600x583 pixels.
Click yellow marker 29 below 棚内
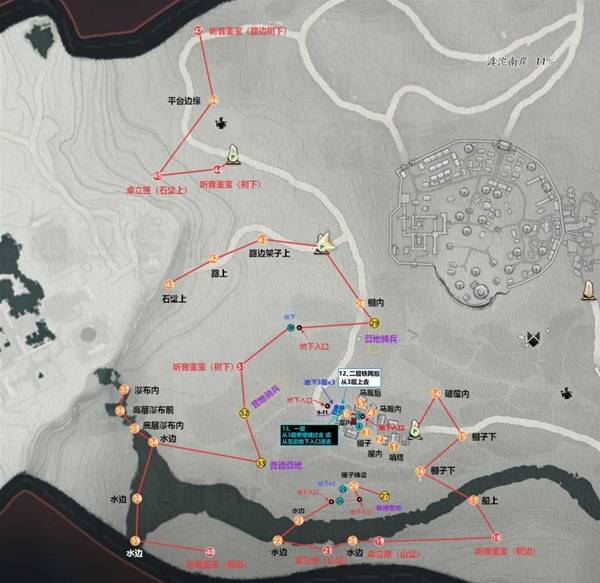(374, 323)
